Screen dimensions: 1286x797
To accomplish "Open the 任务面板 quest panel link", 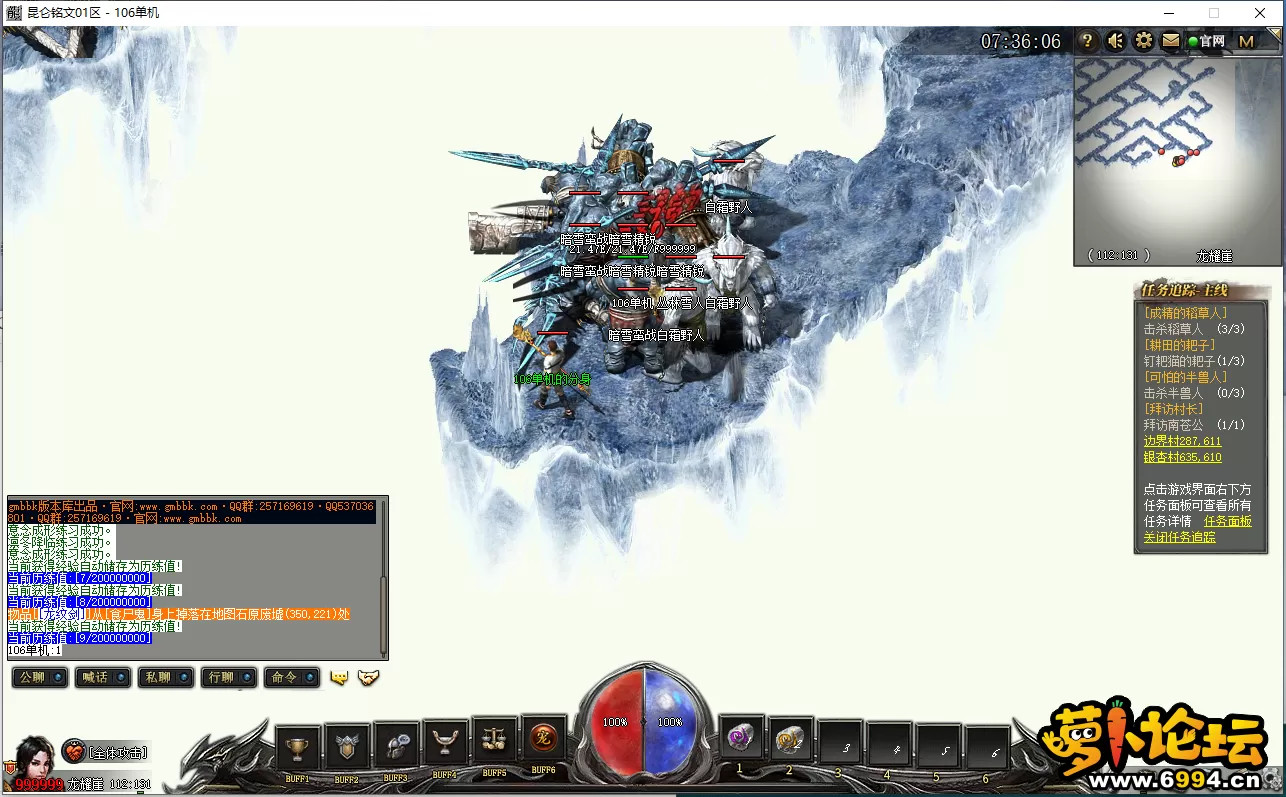I will pyautogui.click(x=1227, y=521).
